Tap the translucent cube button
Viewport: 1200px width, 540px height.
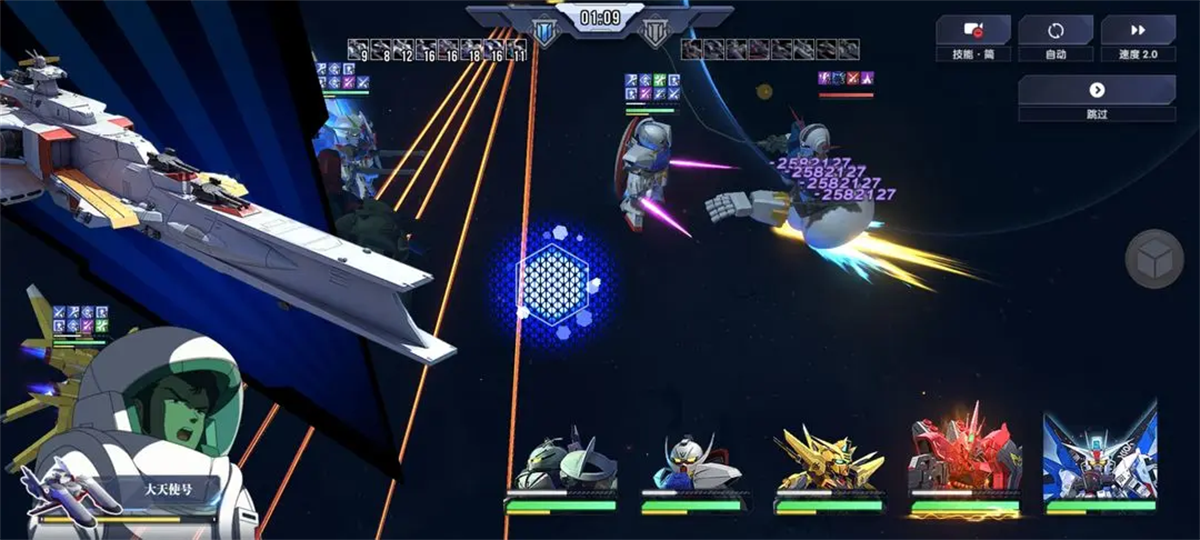pos(1155,259)
